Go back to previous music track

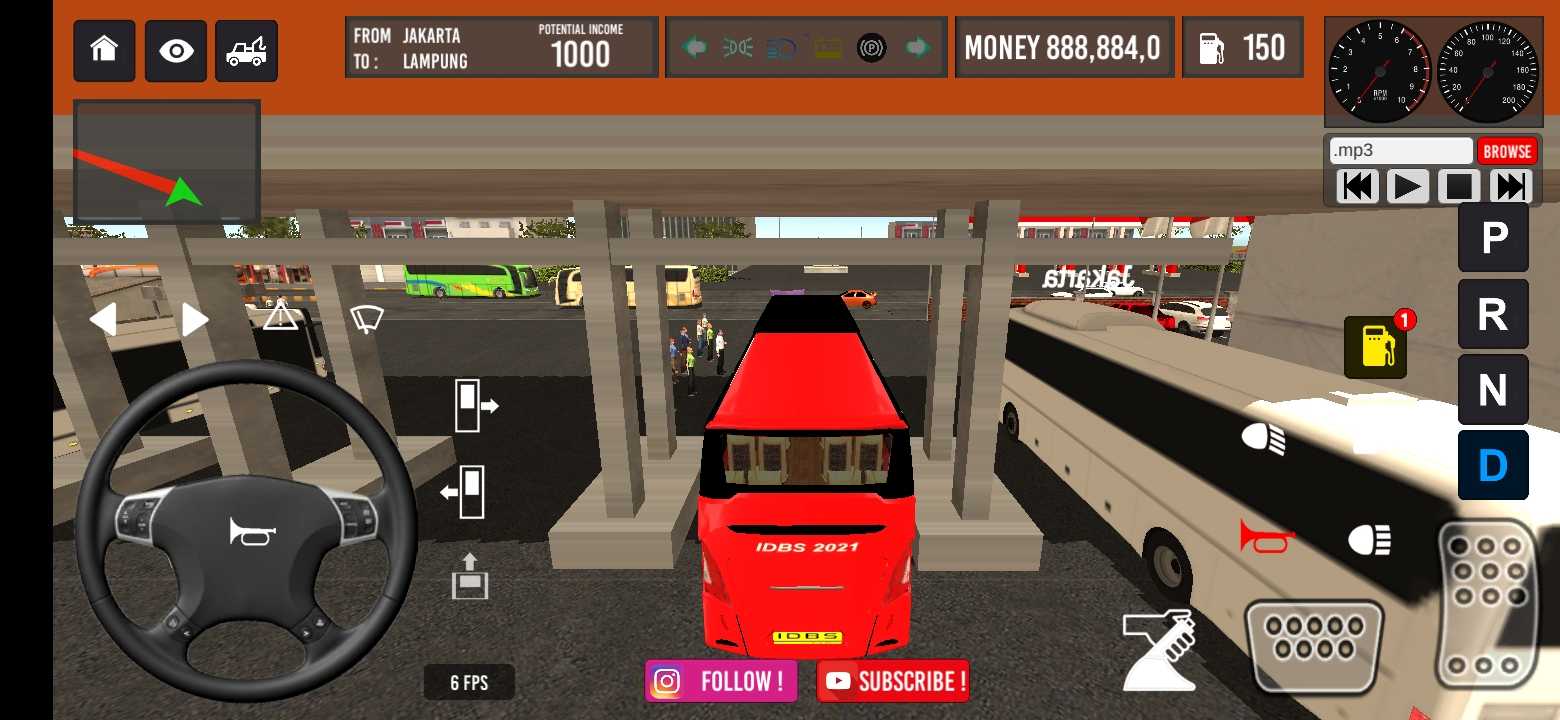coord(1356,186)
